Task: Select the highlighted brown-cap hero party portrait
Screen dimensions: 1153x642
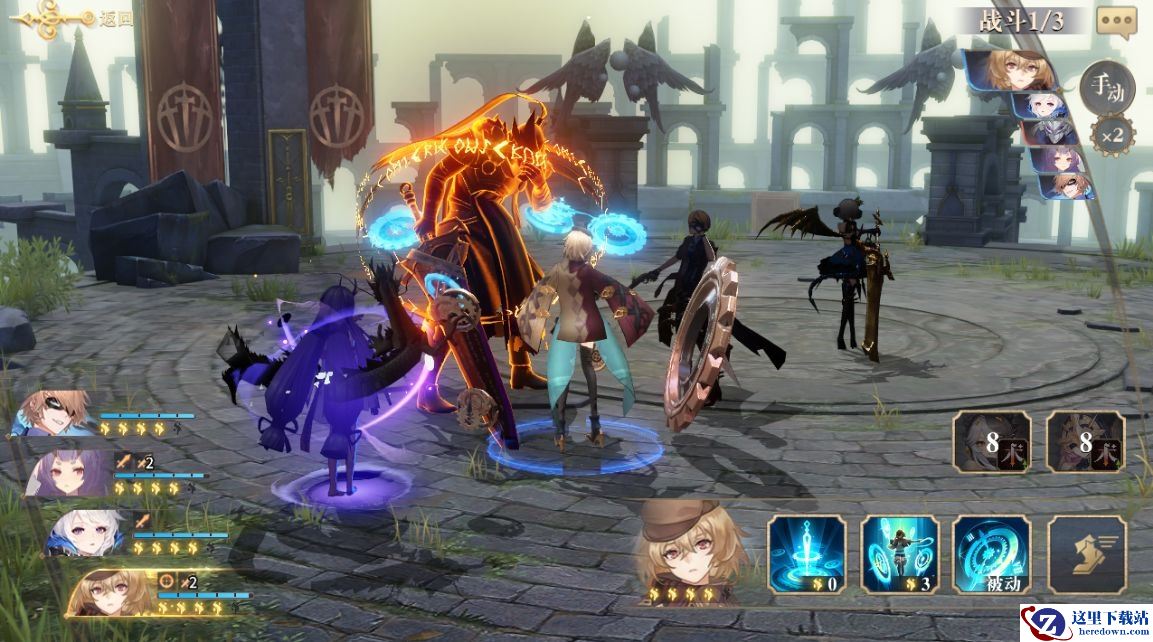Action: click(x=112, y=592)
